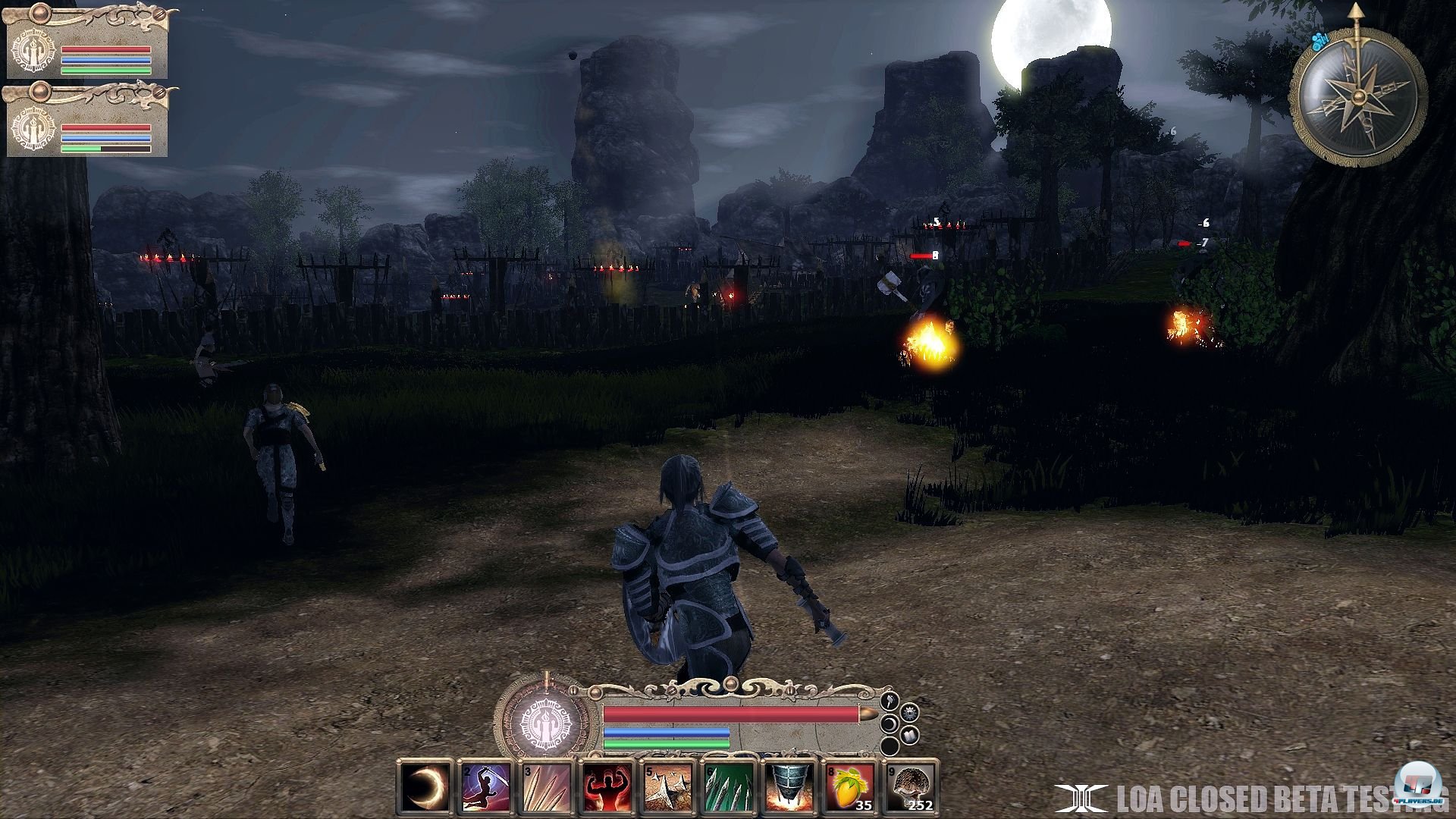Open the book journal button
Image resolution: width=1456 pixels, height=819 pixels.
(910, 736)
